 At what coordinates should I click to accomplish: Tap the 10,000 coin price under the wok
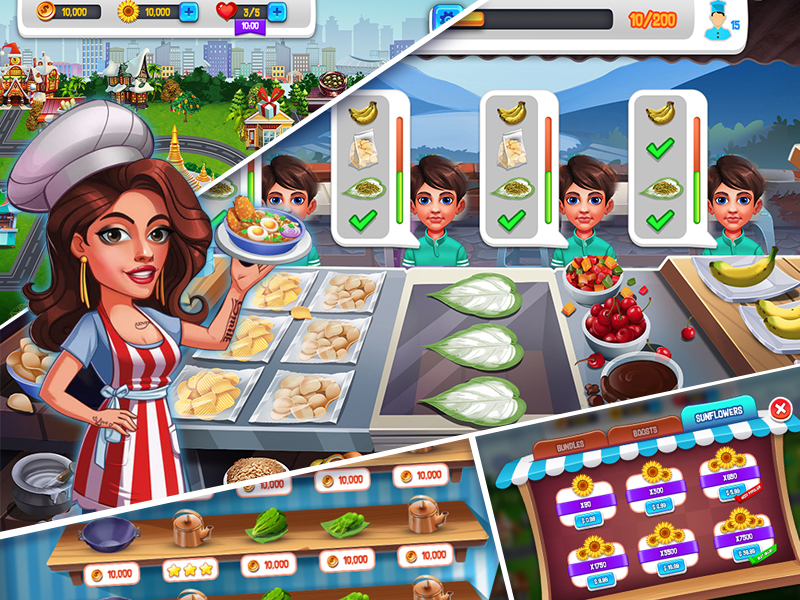click(x=109, y=574)
